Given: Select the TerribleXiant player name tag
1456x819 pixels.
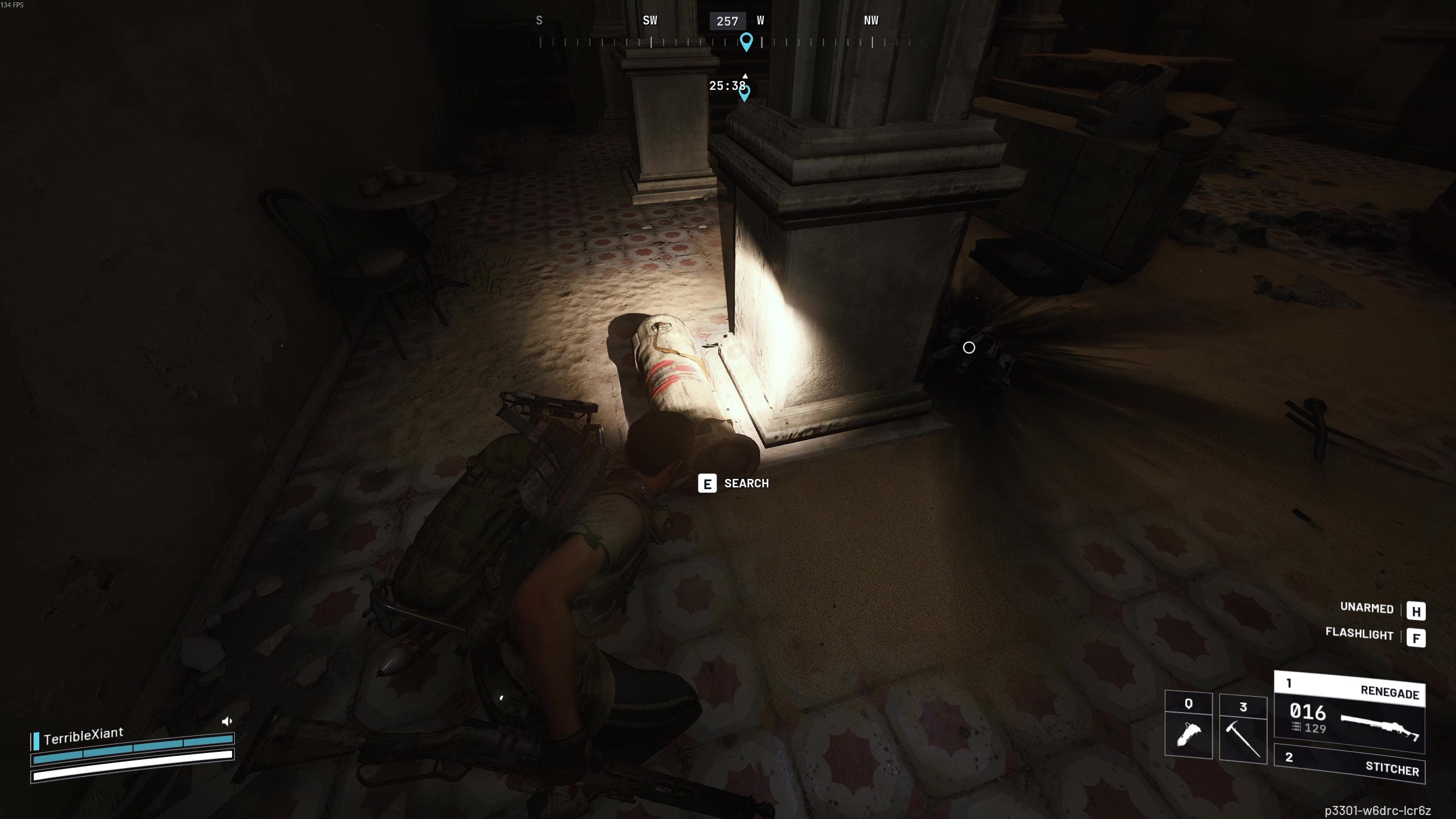Looking at the screenshot, I should pos(83,736).
